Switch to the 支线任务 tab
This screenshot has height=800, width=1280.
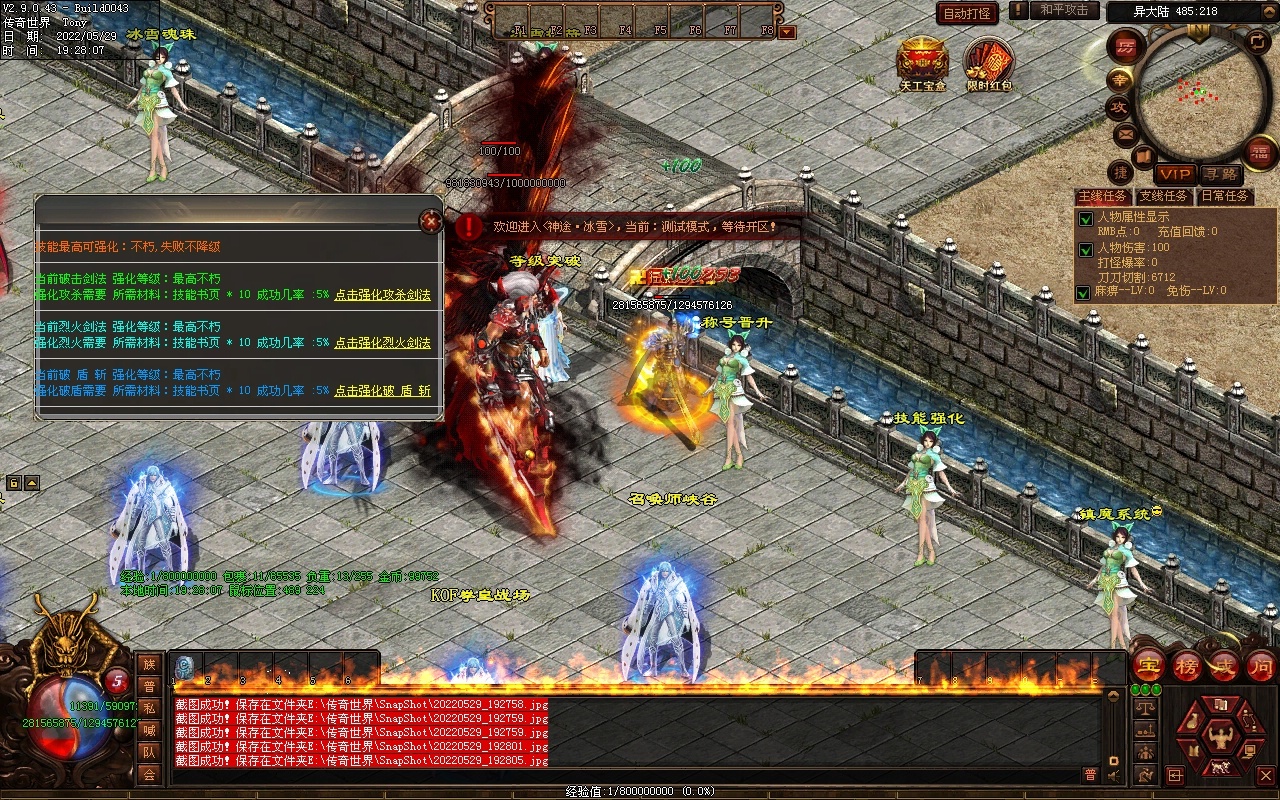[1164, 196]
